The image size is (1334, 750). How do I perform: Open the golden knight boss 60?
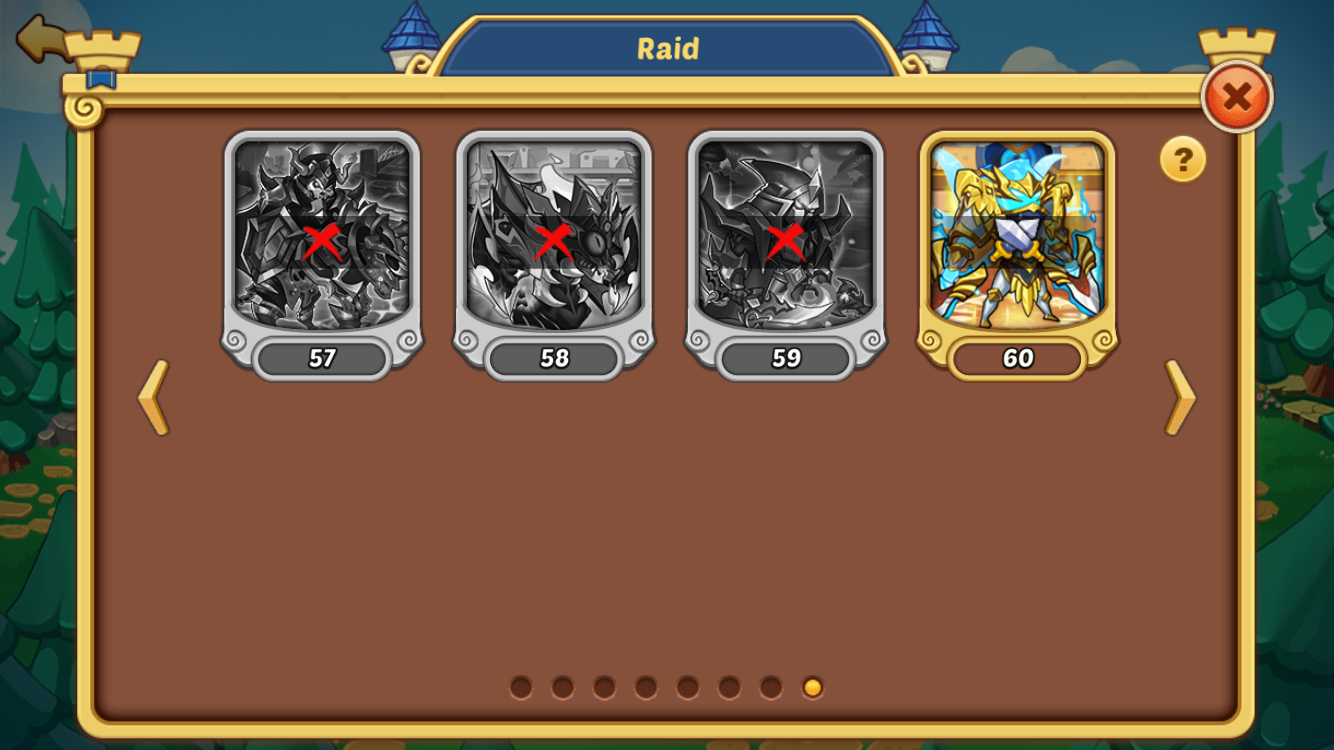[1018, 240]
